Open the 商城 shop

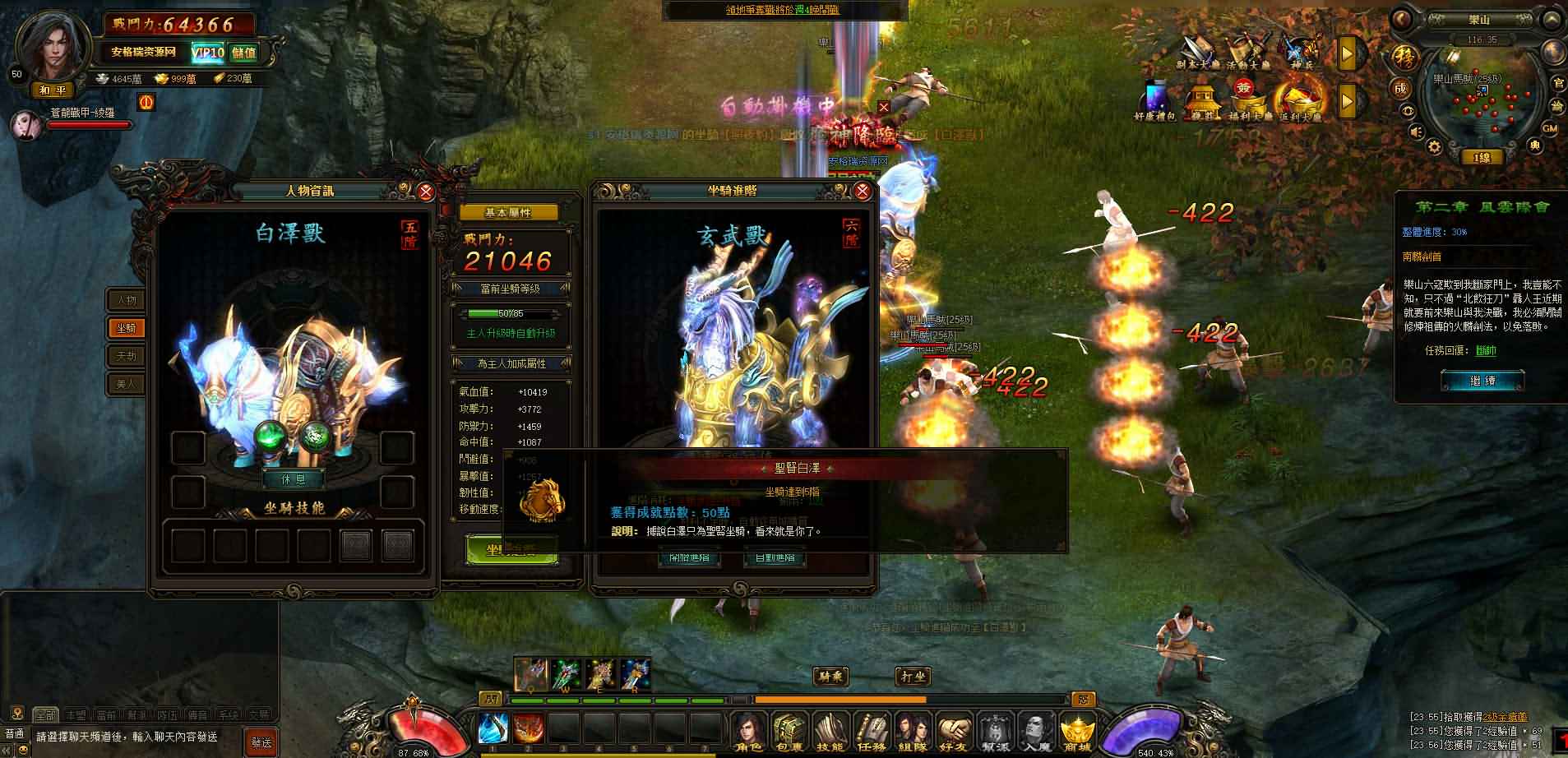(x=1076, y=731)
